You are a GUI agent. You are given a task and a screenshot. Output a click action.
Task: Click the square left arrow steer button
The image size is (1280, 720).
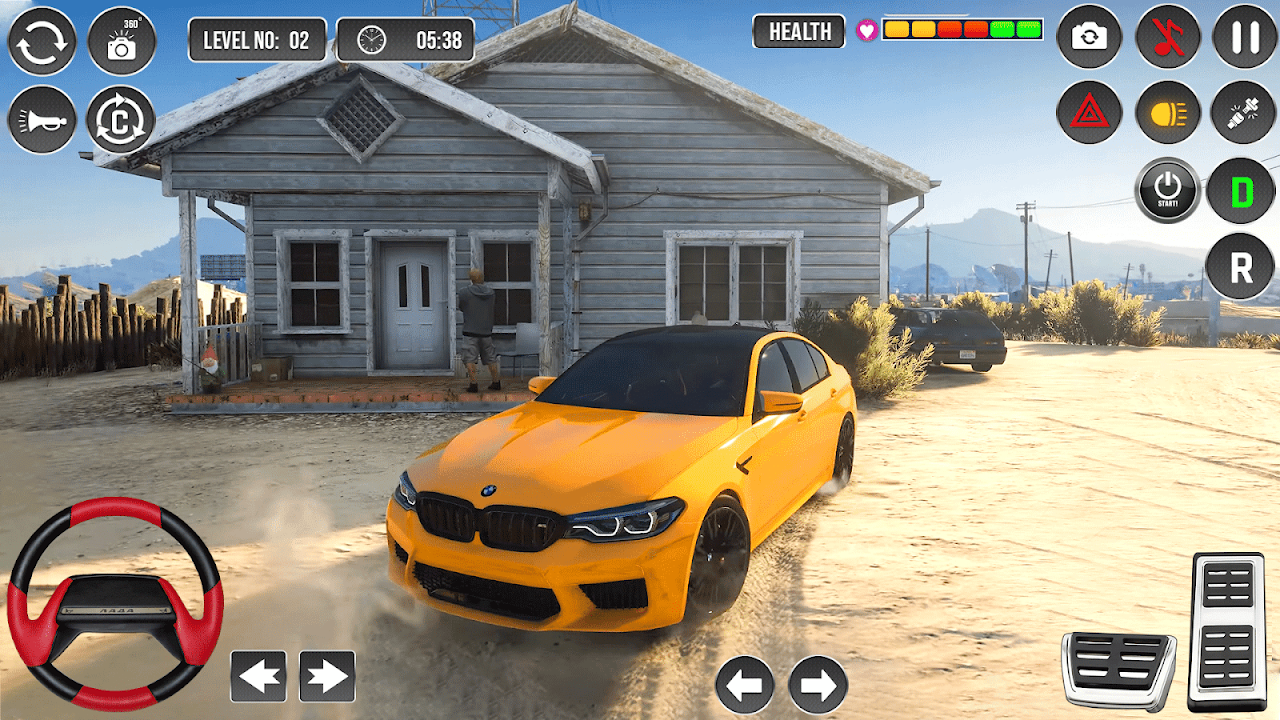[x=258, y=677]
